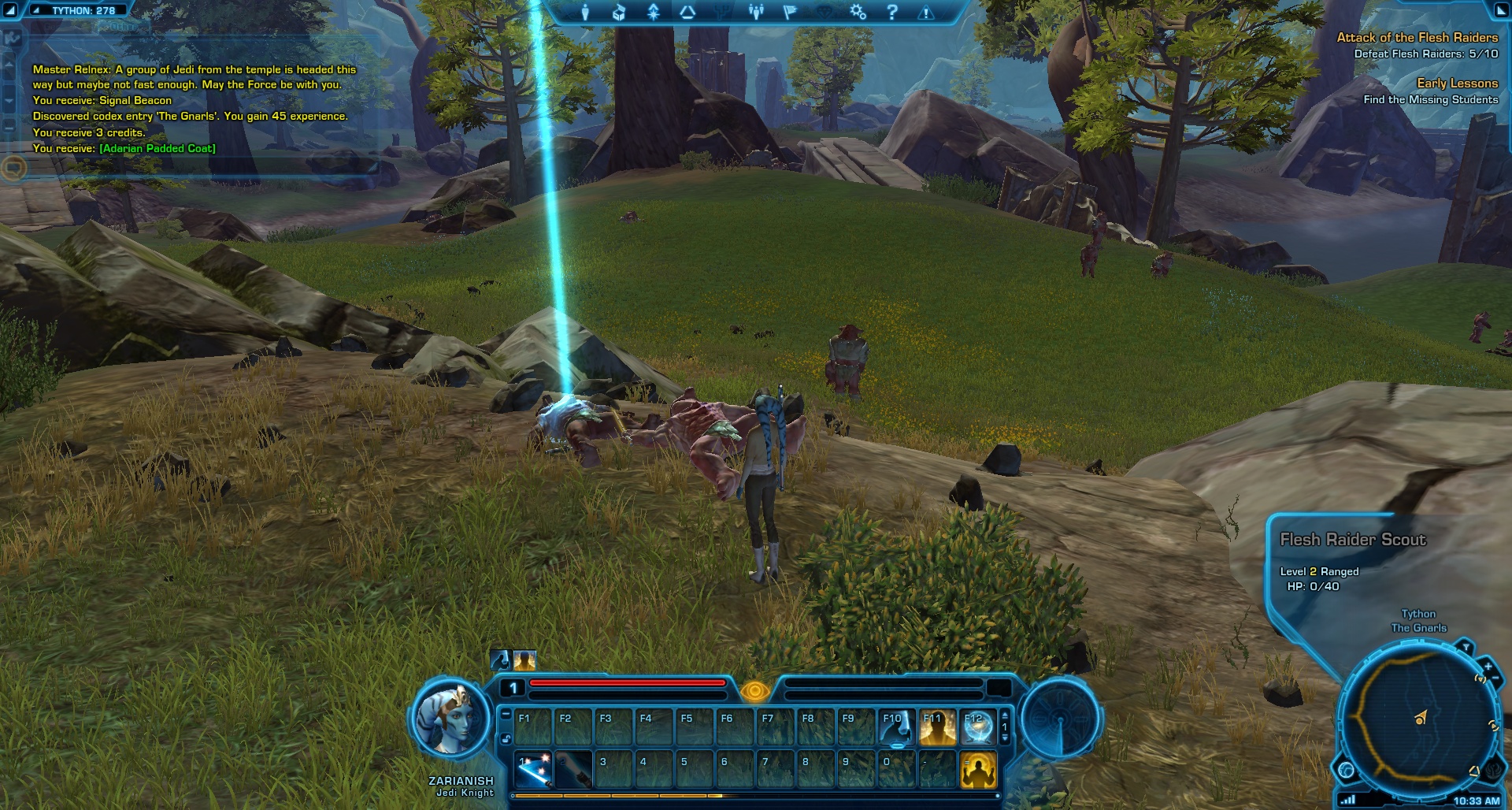
Task: Activate the lightsaber hilt ability in slot 2
Action: [x=573, y=769]
